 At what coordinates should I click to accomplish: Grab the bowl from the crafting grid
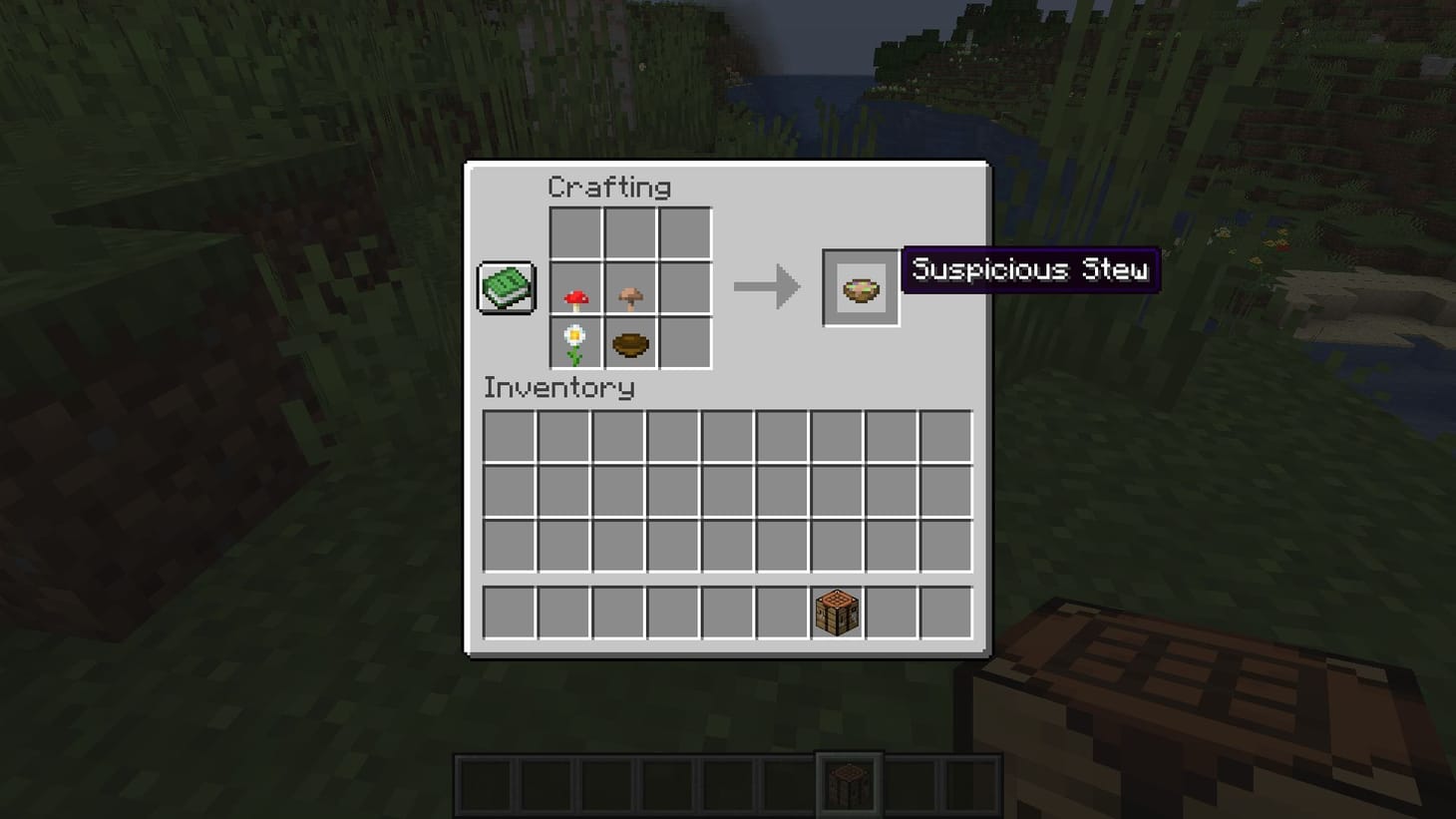pos(631,343)
